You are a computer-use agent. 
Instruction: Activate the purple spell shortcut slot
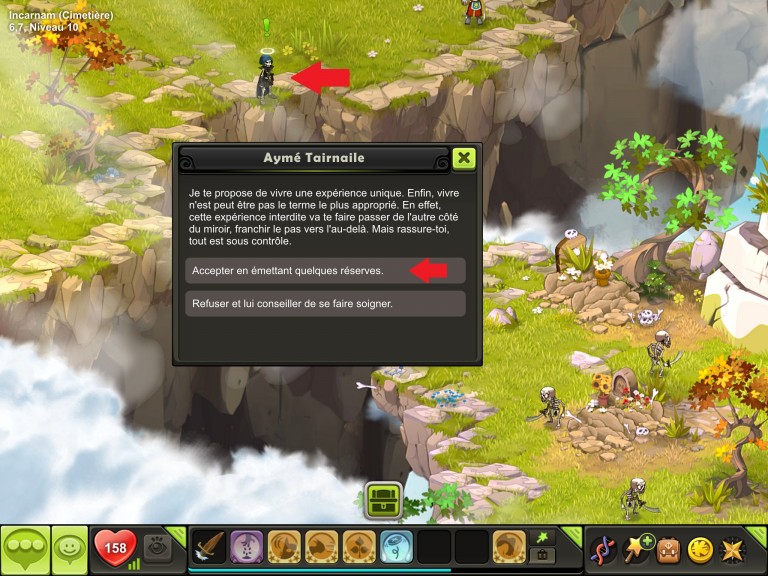(246, 548)
